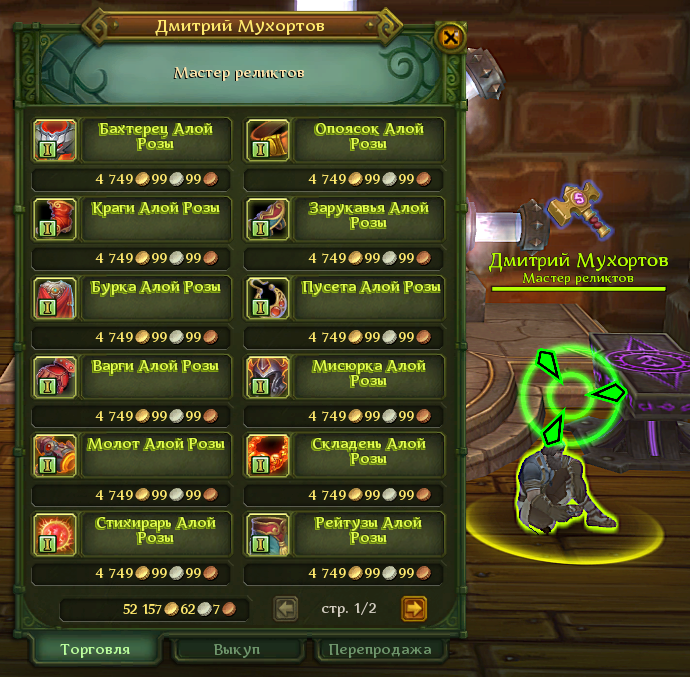Close the Дмитрий Мухортов vendor window

[450, 38]
